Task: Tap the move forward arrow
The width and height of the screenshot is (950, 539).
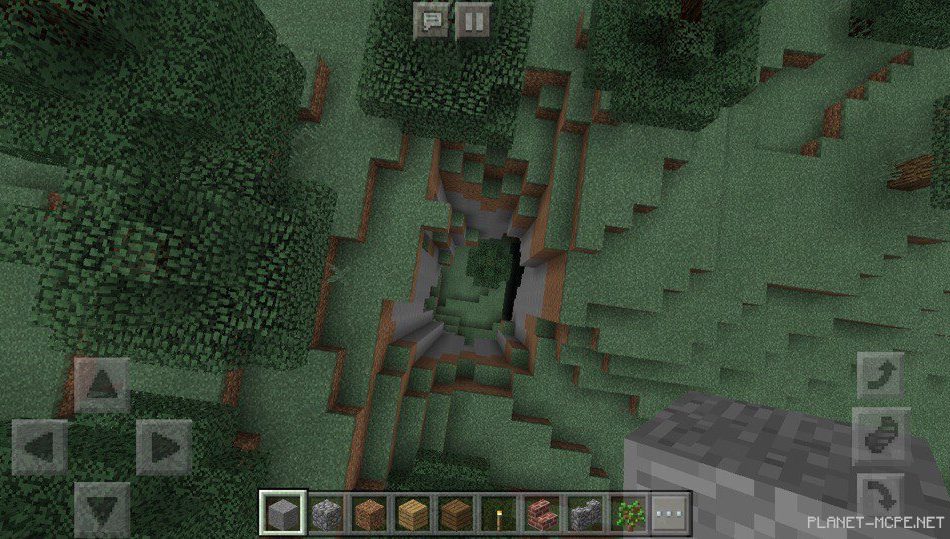Action: point(102,384)
